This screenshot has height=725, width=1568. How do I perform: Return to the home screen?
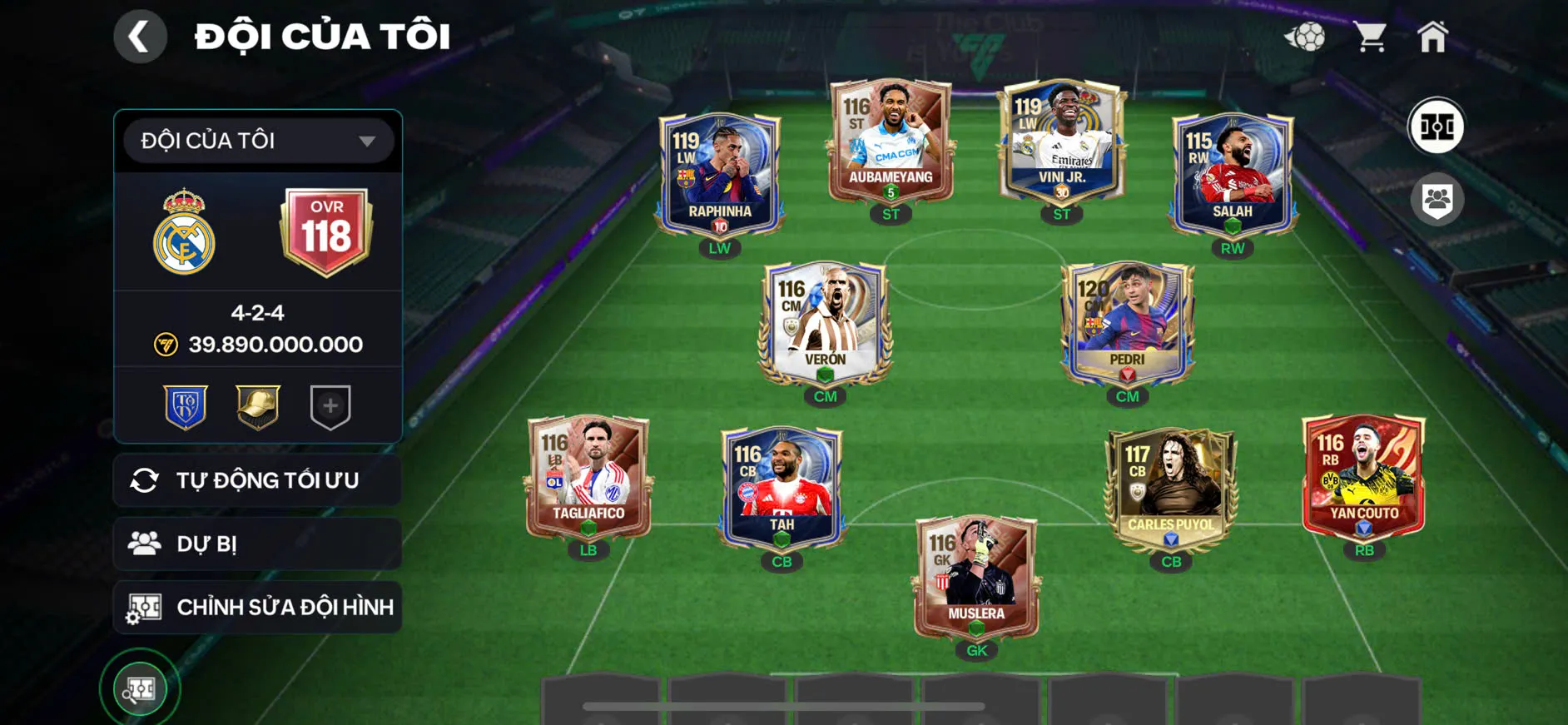(1432, 37)
